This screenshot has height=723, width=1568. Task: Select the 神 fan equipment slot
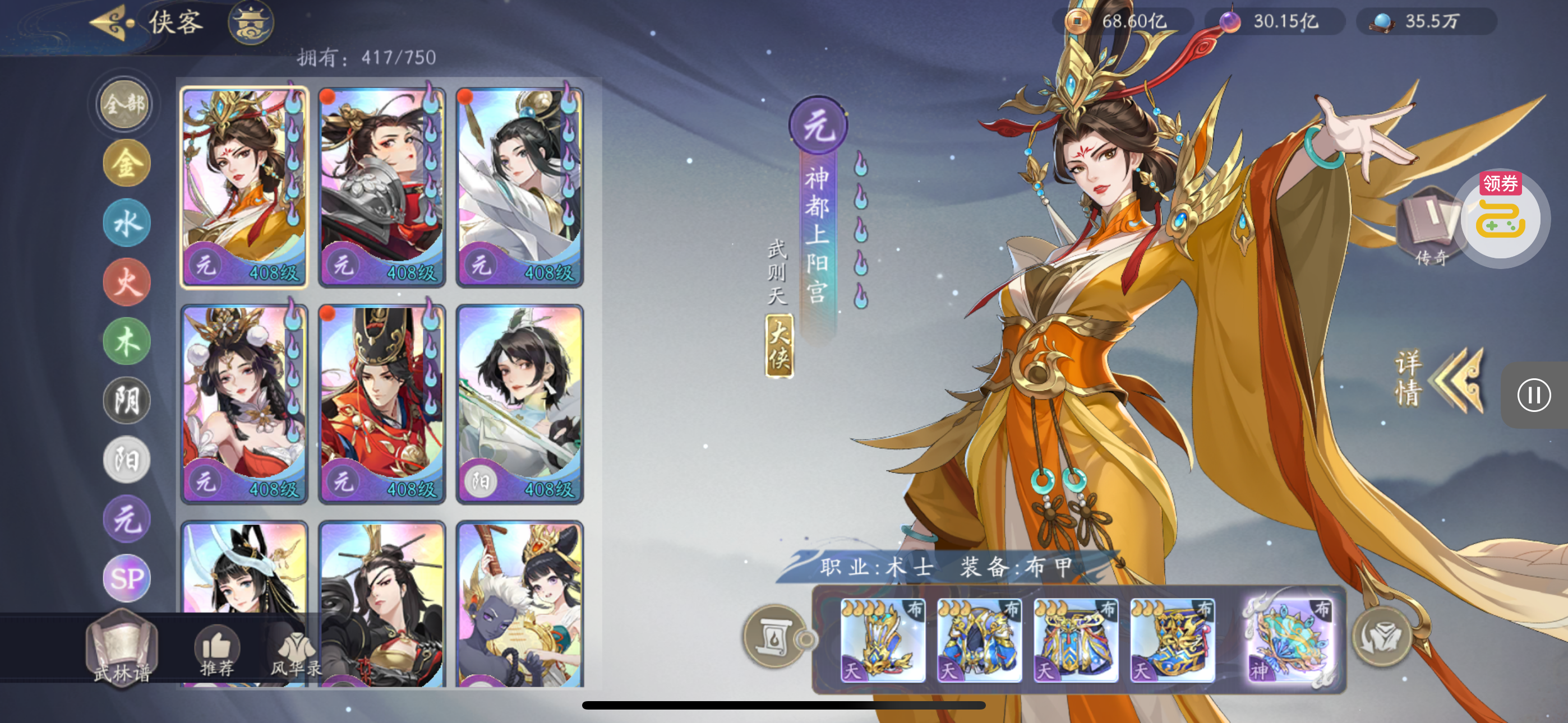click(1289, 639)
